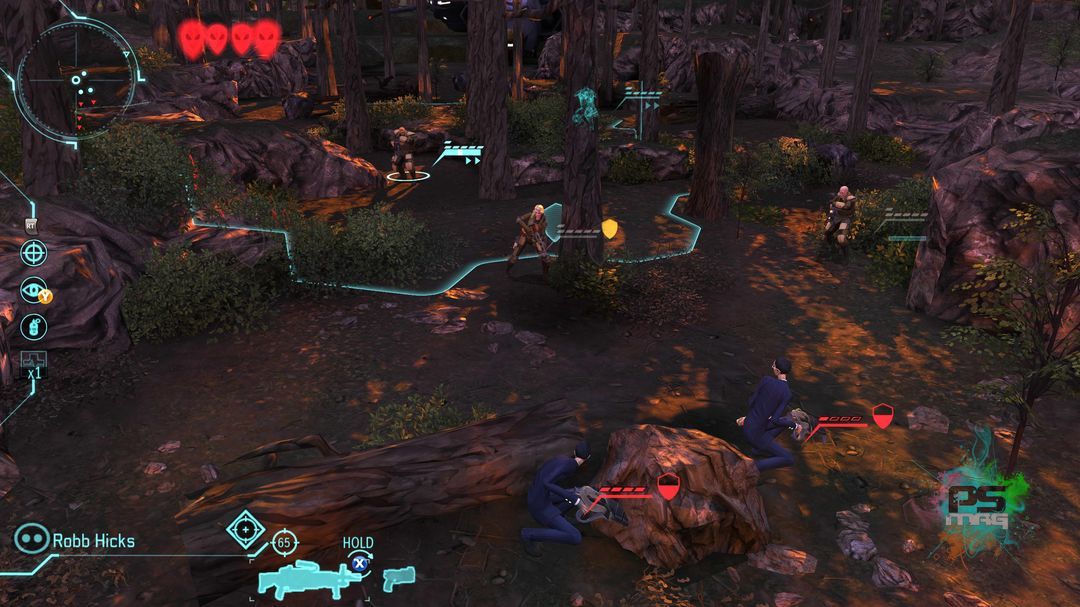Click the soldier rank icon beside Robb Hicks

pos(31,540)
